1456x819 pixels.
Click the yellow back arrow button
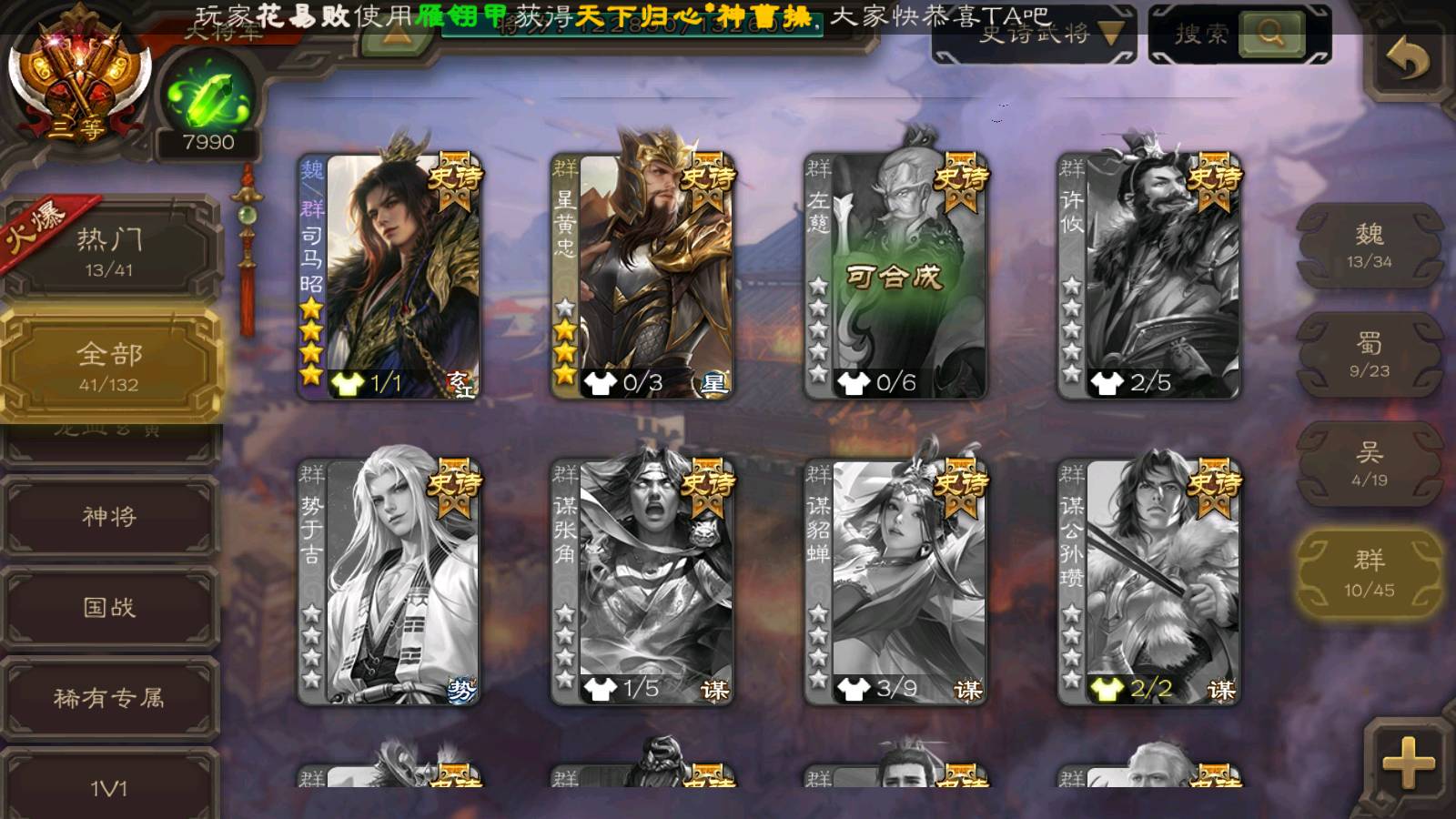pos(1407,60)
